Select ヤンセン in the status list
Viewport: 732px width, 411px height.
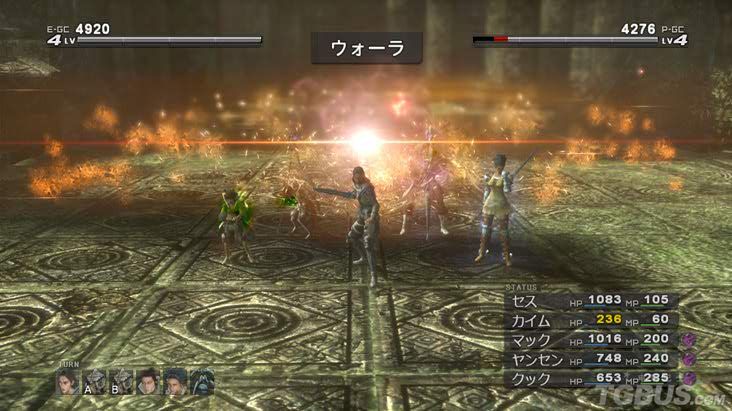click(x=535, y=359)
